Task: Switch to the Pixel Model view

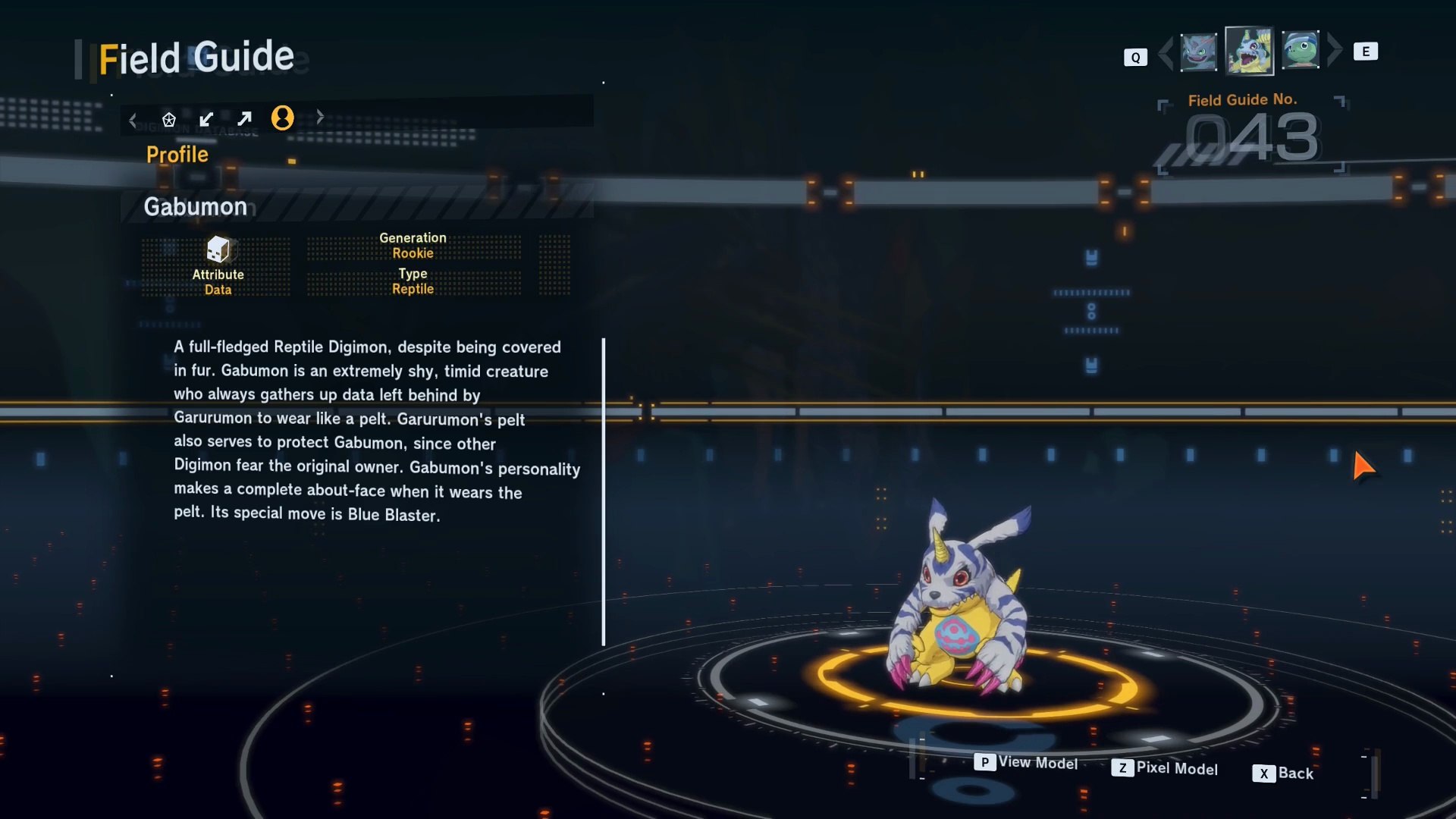Action: coord(1165,768)
